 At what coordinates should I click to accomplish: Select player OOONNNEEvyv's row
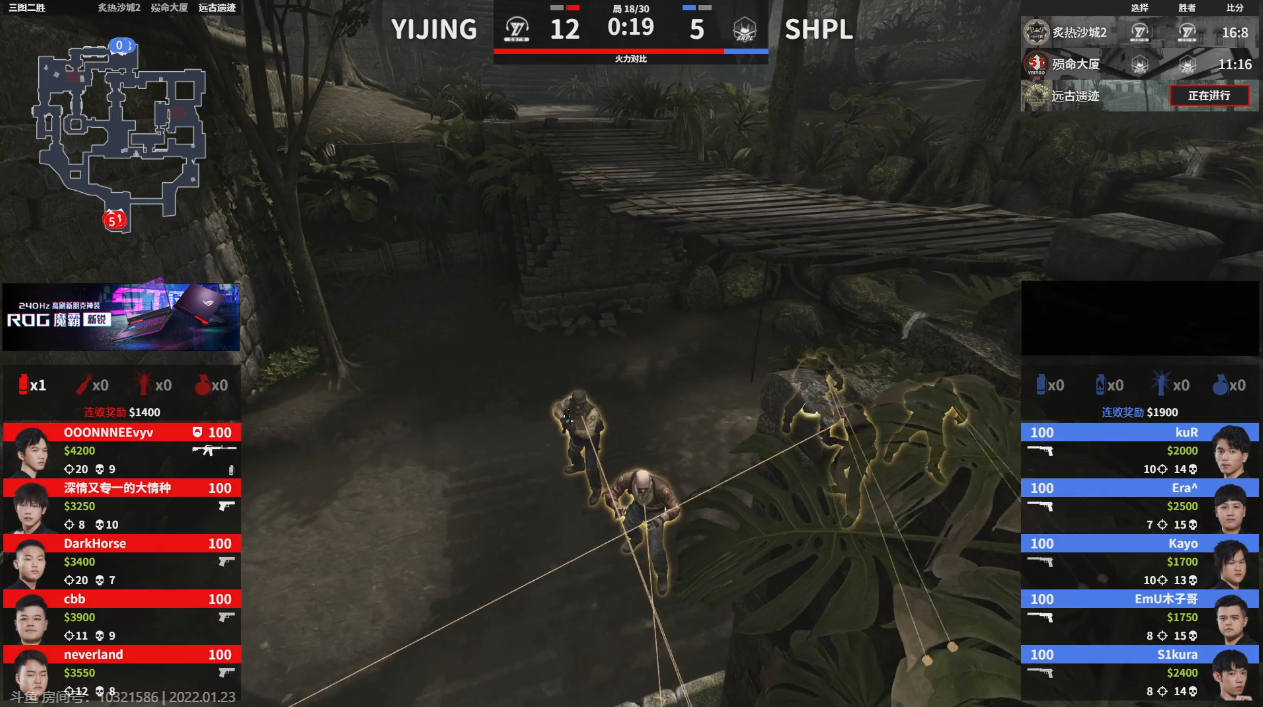pos(121,450)
